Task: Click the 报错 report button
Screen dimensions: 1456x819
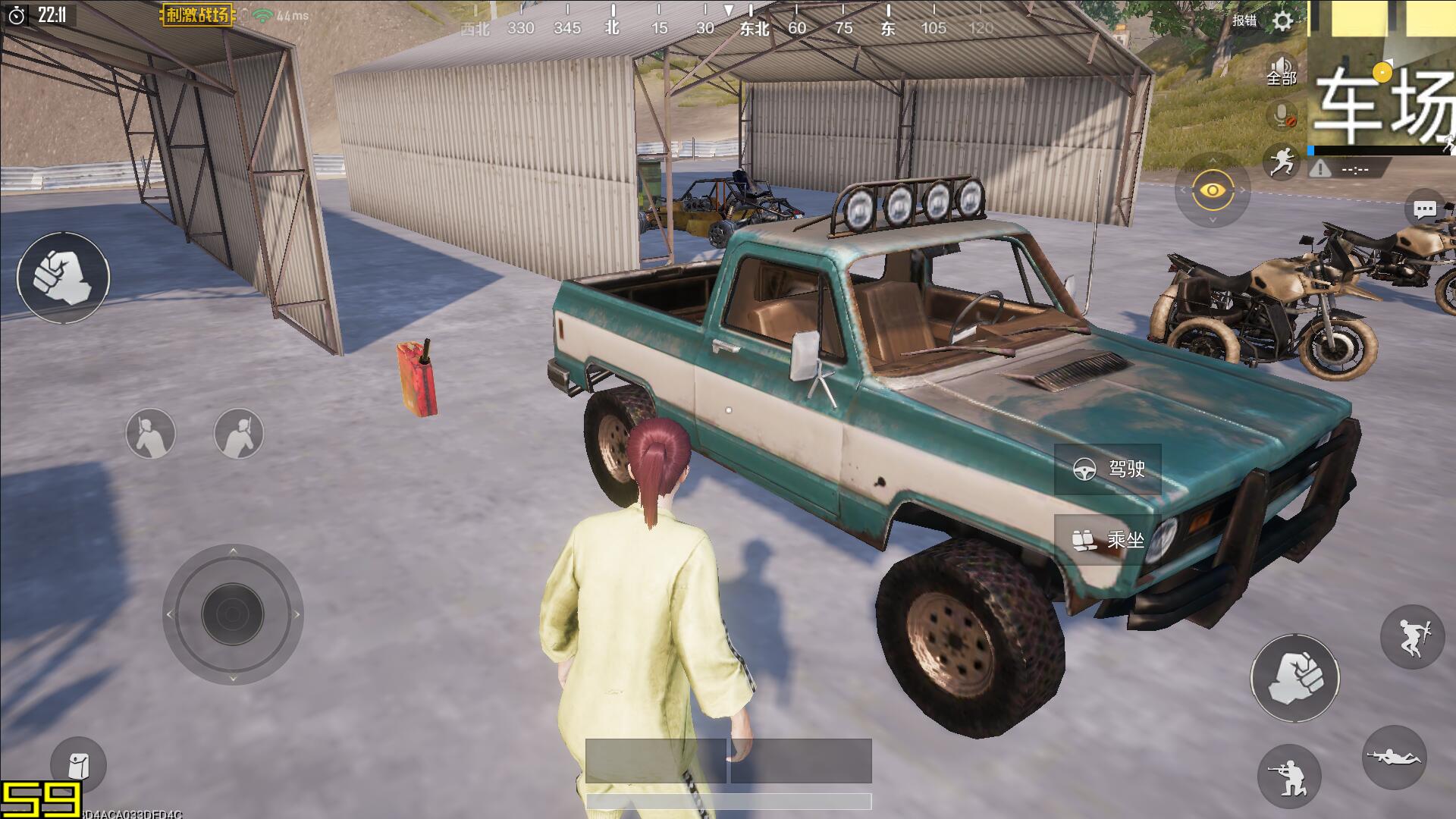Action: pos(1244,20)
